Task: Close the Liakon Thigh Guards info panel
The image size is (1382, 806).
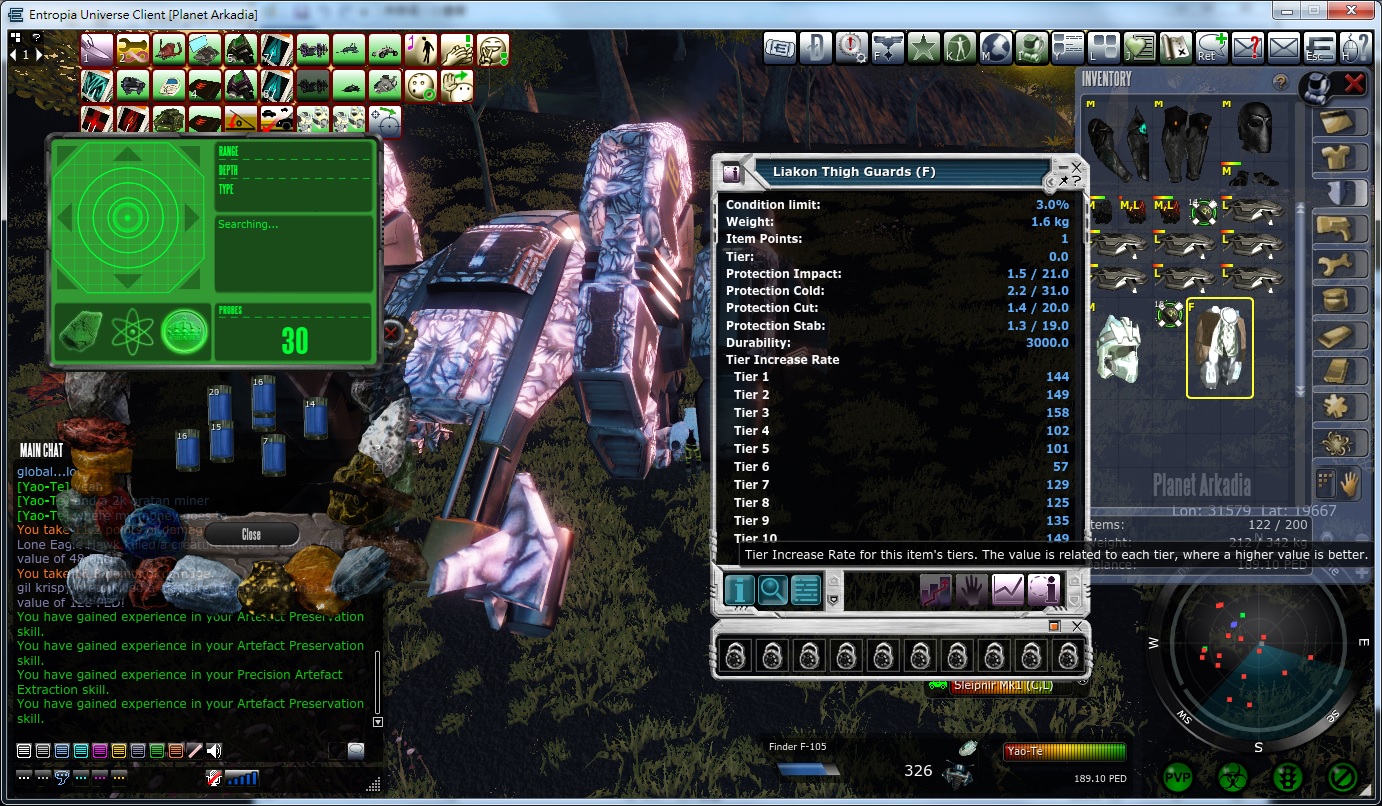Action: (x=1076, y=165)
